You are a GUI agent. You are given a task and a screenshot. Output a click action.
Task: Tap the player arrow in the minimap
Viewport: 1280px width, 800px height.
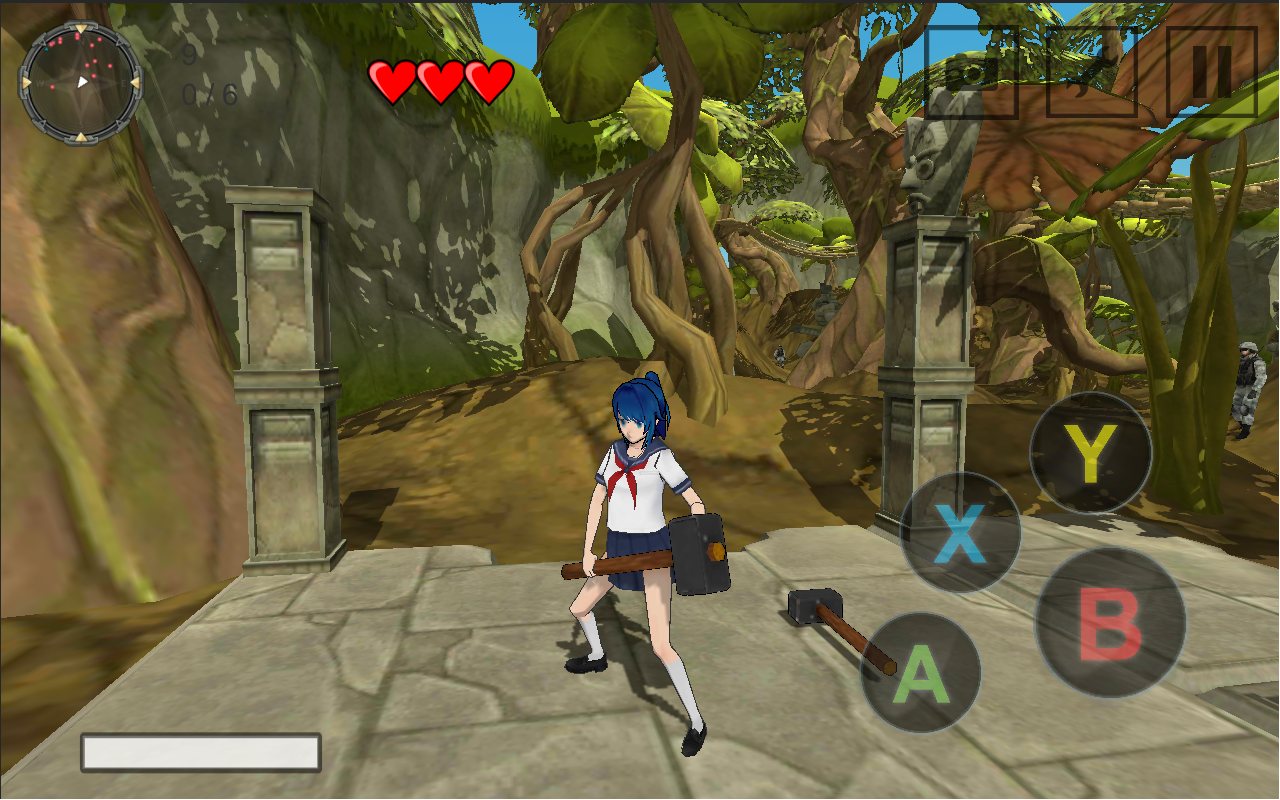tap(83, 82)
